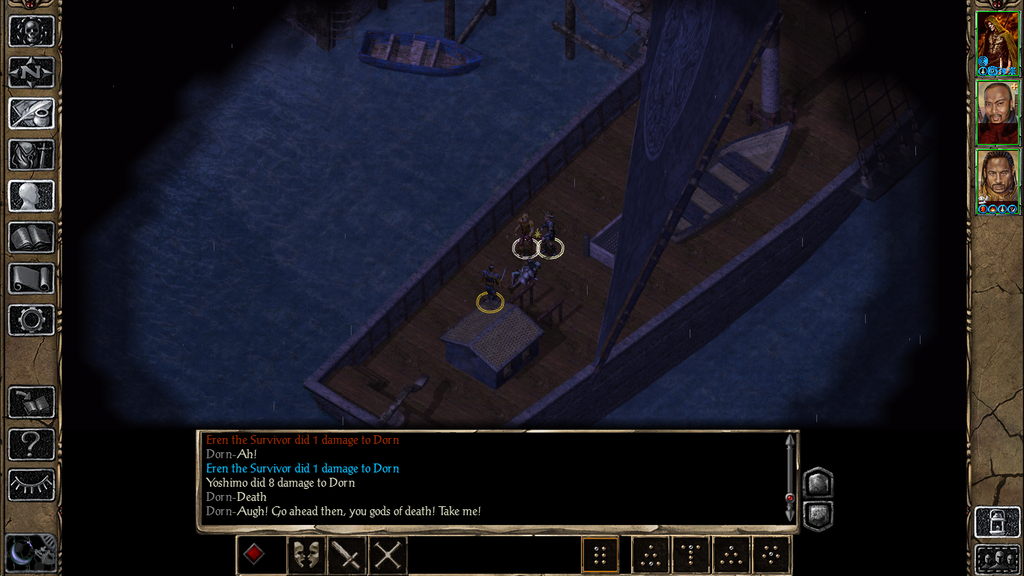
Task: Activate the red diamond guard action
Action: [x=255, y=554]
